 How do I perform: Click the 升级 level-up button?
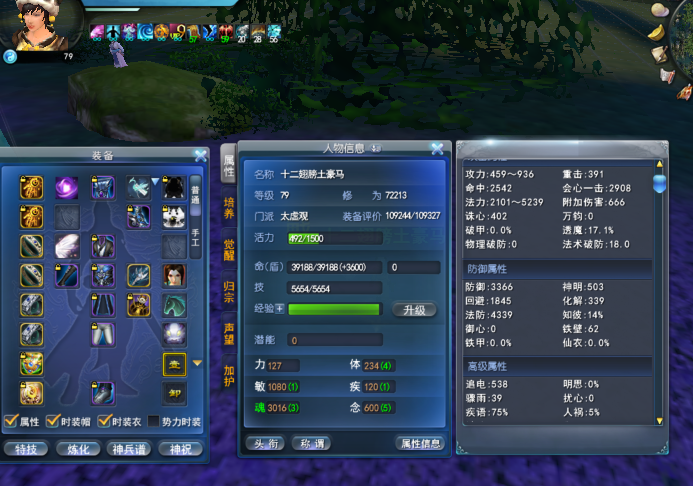[x=414, y=310]
